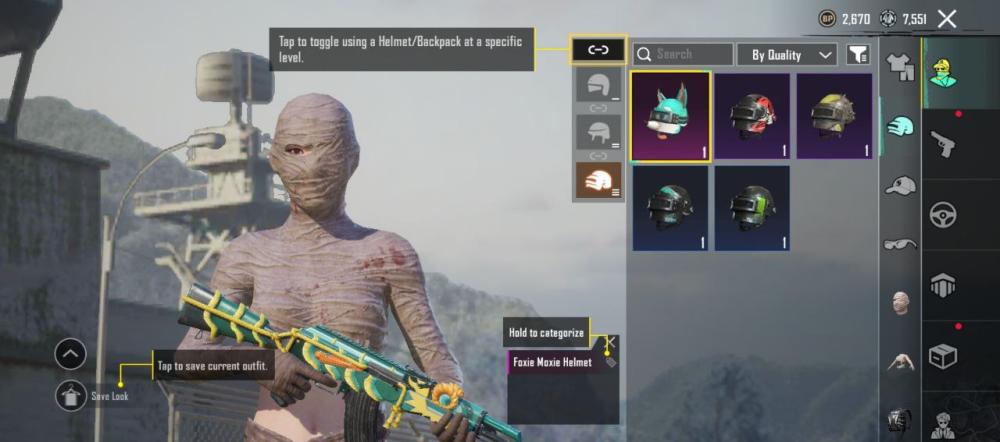Close the wardrobe screen
Viewport: 1000px width, 442px height.
[947, 18]
